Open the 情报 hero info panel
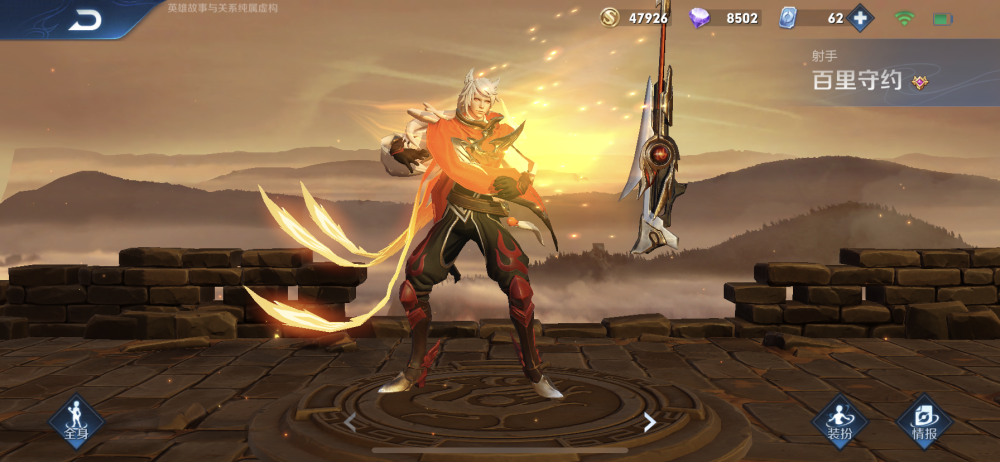1000x462 pixels. coord(924,421)
